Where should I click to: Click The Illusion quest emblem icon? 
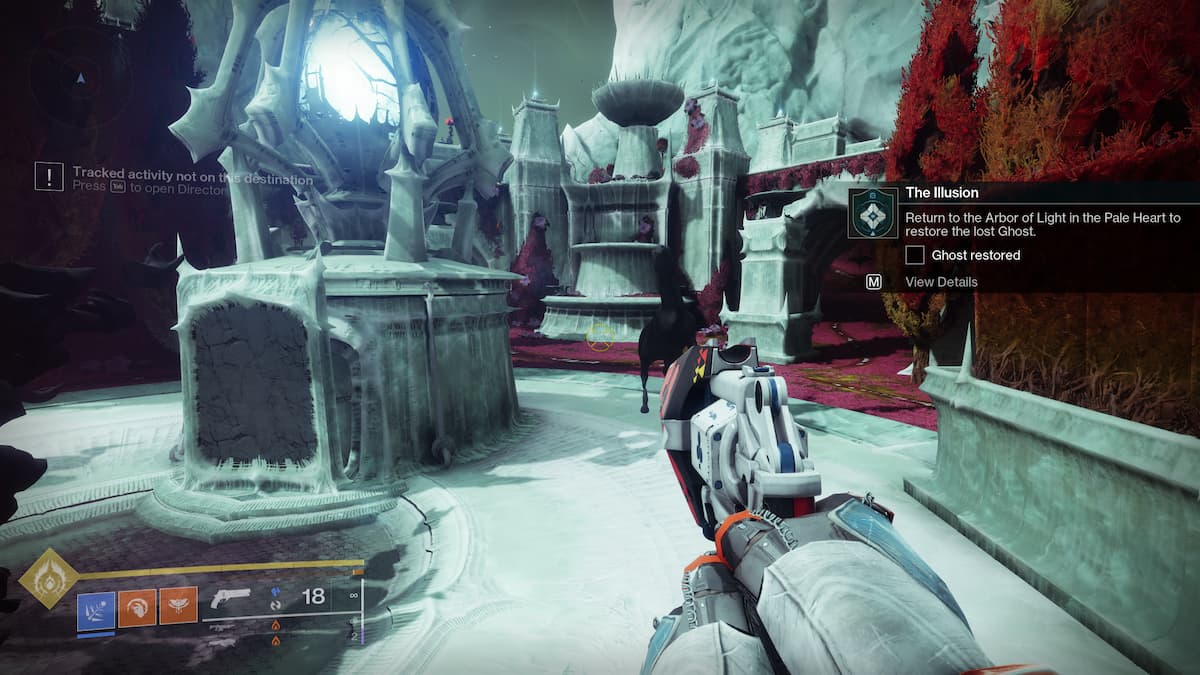(x=873, y=213)
